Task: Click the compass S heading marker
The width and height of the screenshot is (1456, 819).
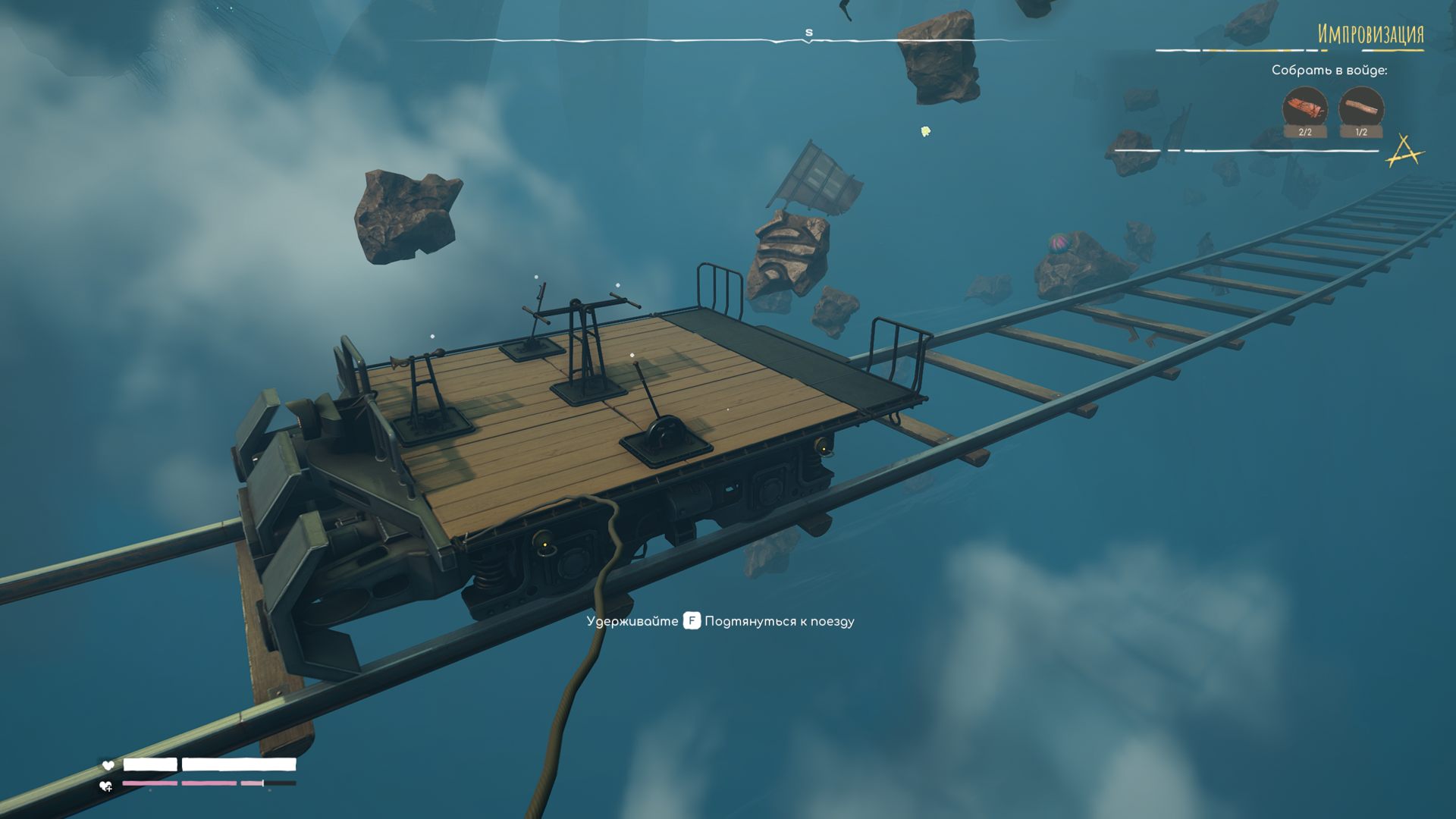Action: coord(808,33)
